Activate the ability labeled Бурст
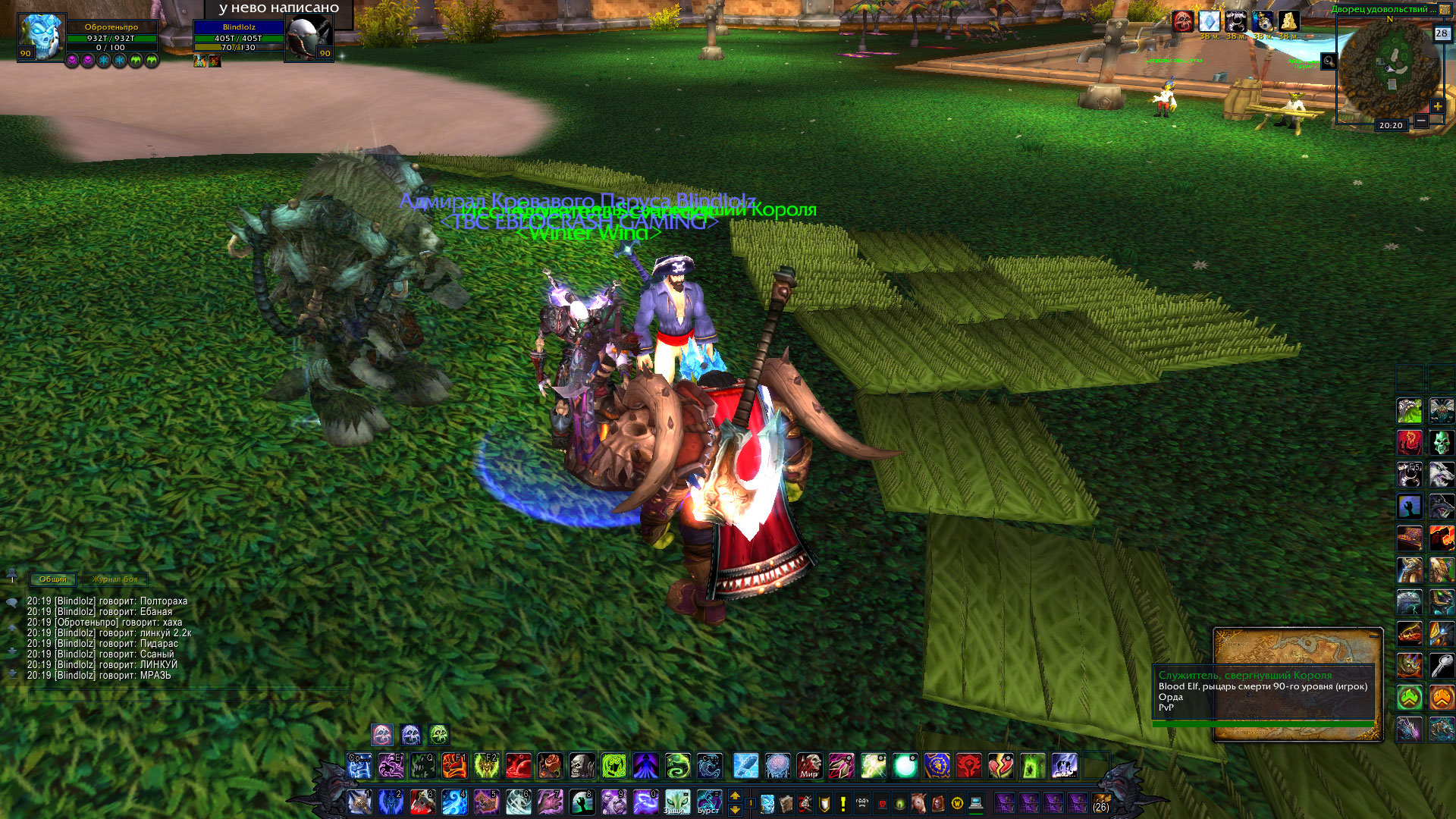Image resolution: width=1456 pixels, height=819 pixels. [709, 802]
